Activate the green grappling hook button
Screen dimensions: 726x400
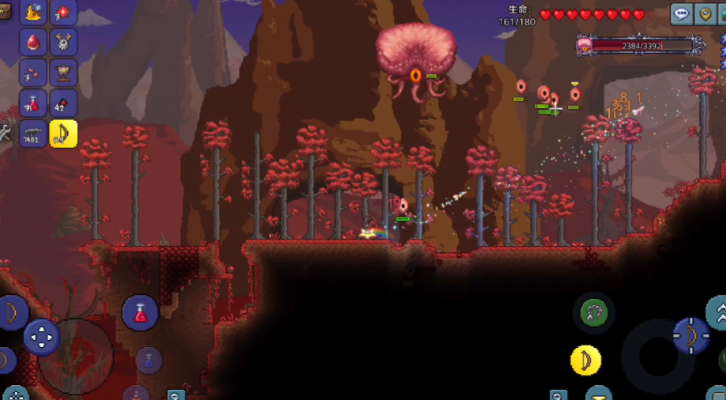pos(594,313)
